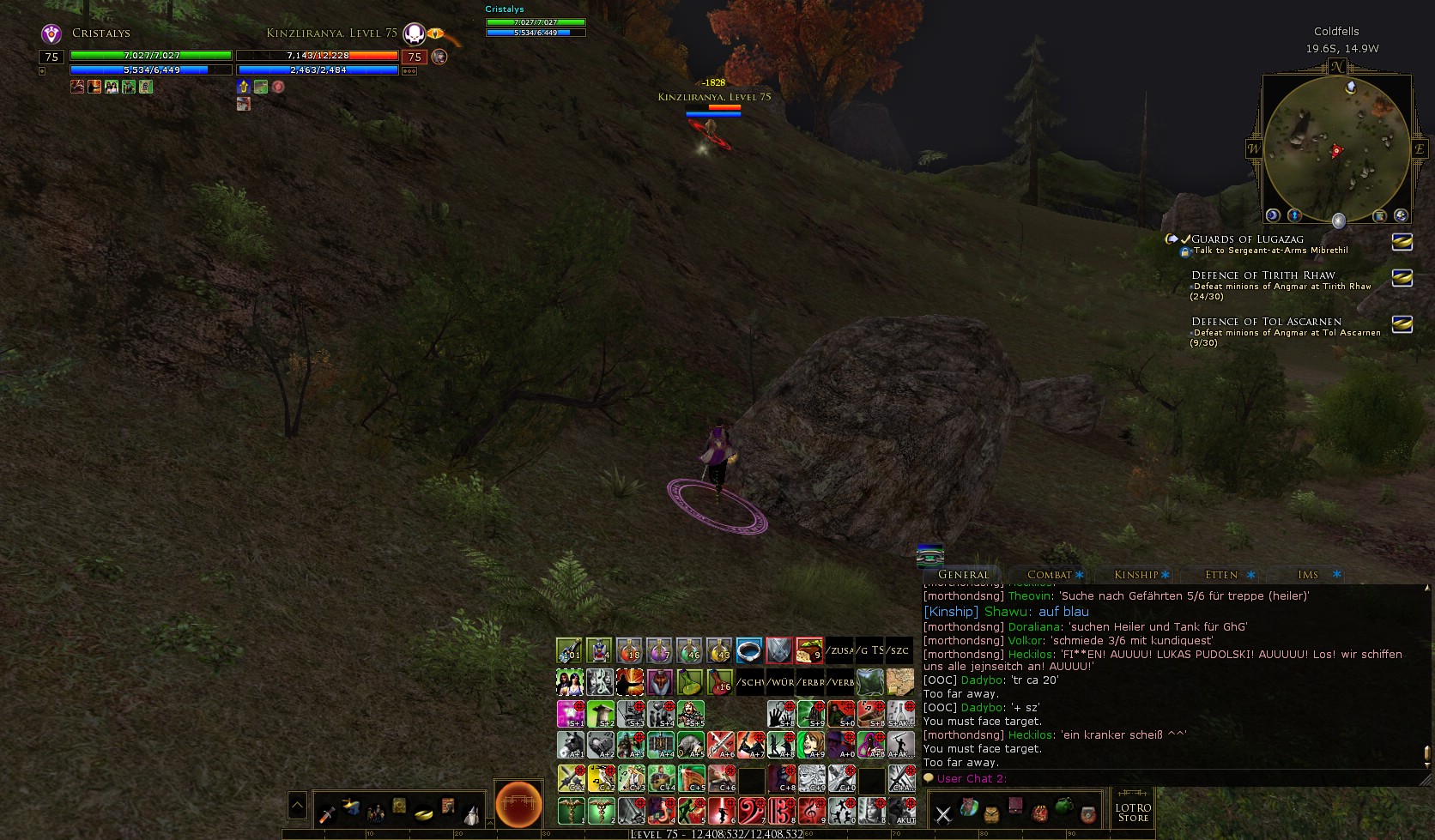The height and width of the screenshot is (840, 1435).
Task: Use the bass clef skill in hotbar slot 7
Action: click(751, 810)
